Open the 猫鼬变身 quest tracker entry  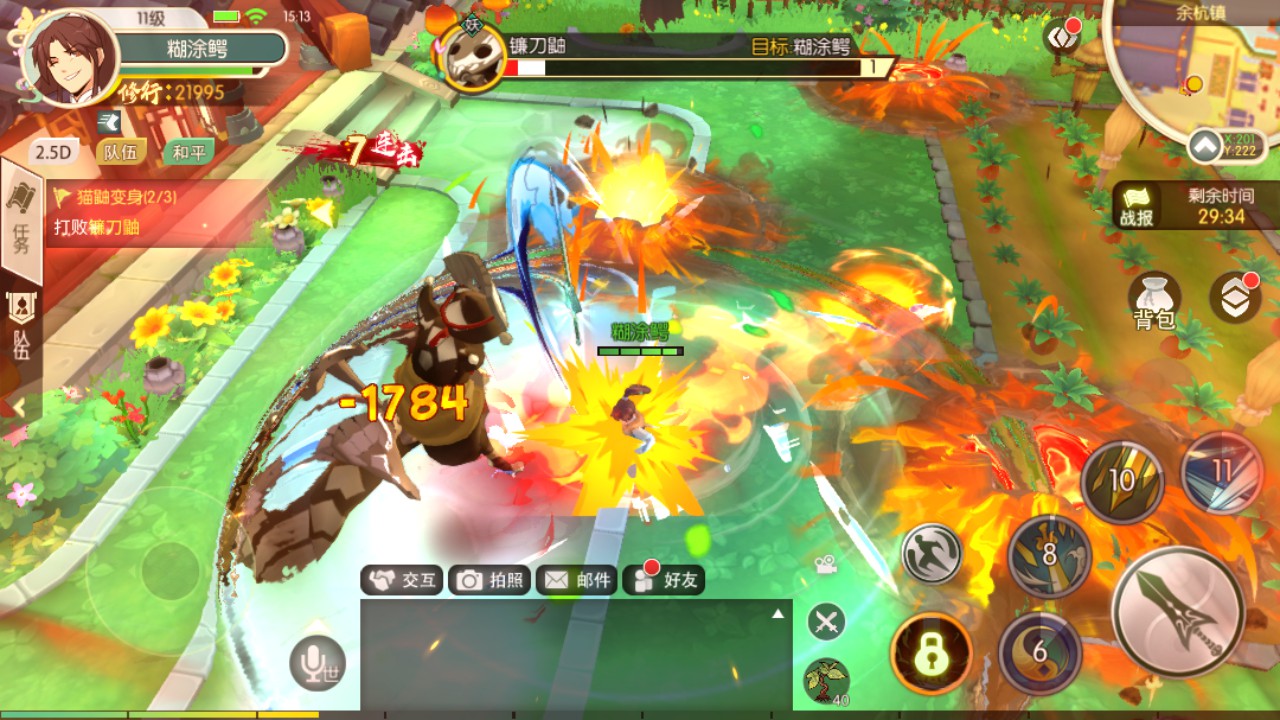(x=130, y=212)
